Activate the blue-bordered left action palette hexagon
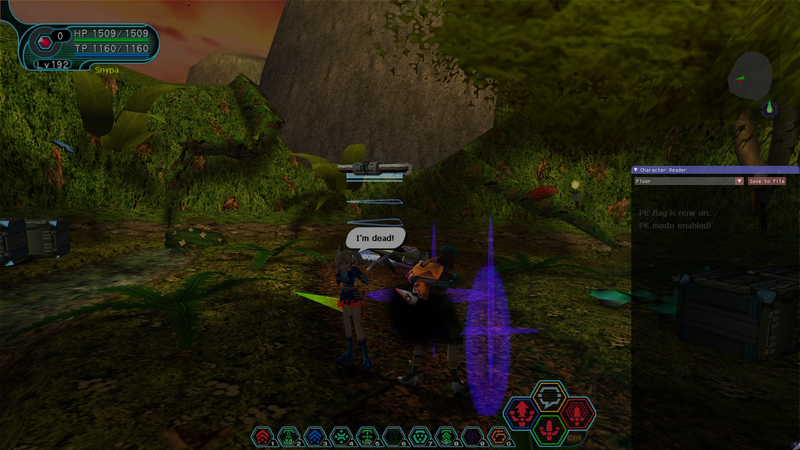Image resolution: width=800 pixels, height=450 pixels. coord(521,412)
